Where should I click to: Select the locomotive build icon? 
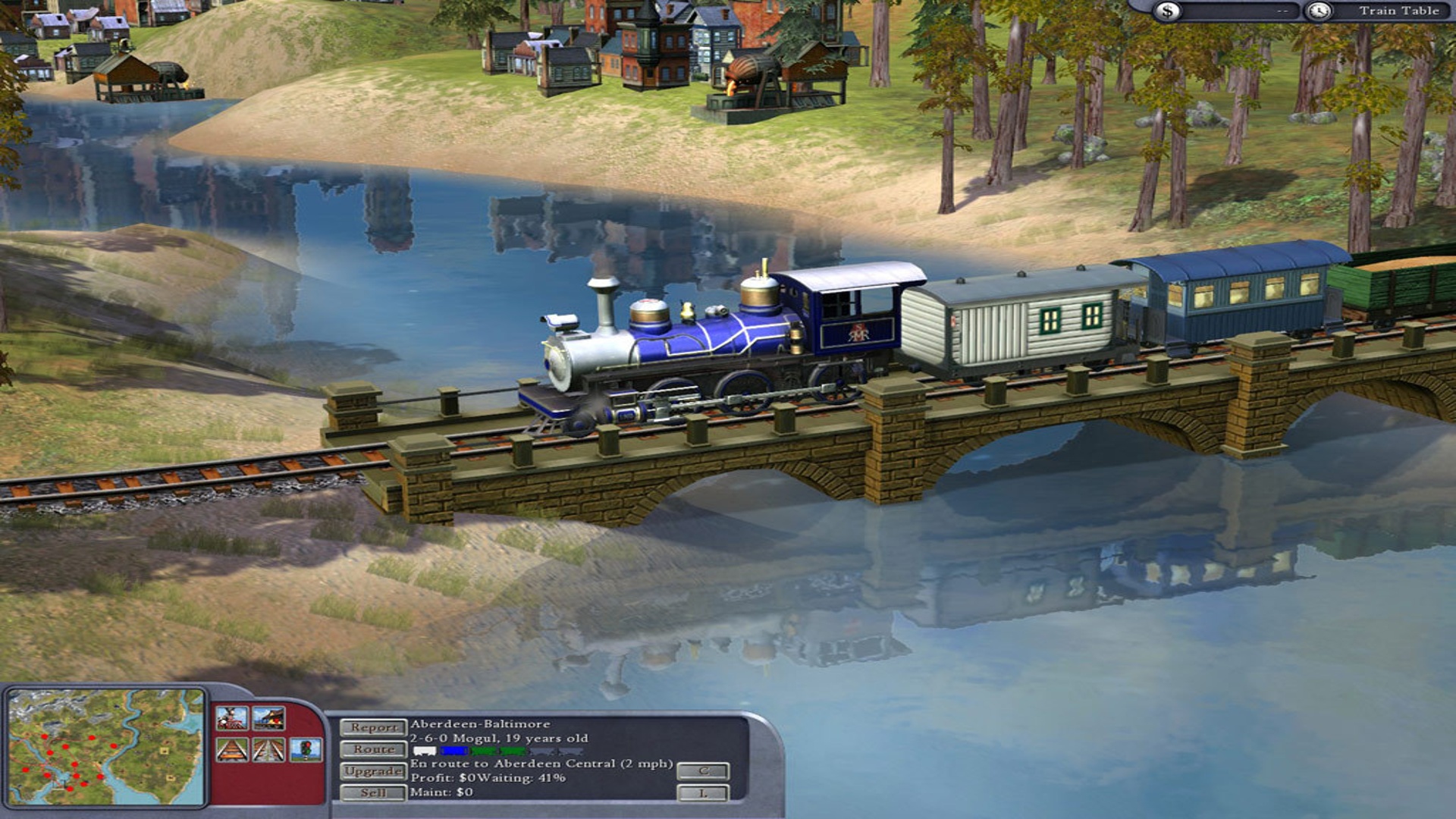(231, 718)
